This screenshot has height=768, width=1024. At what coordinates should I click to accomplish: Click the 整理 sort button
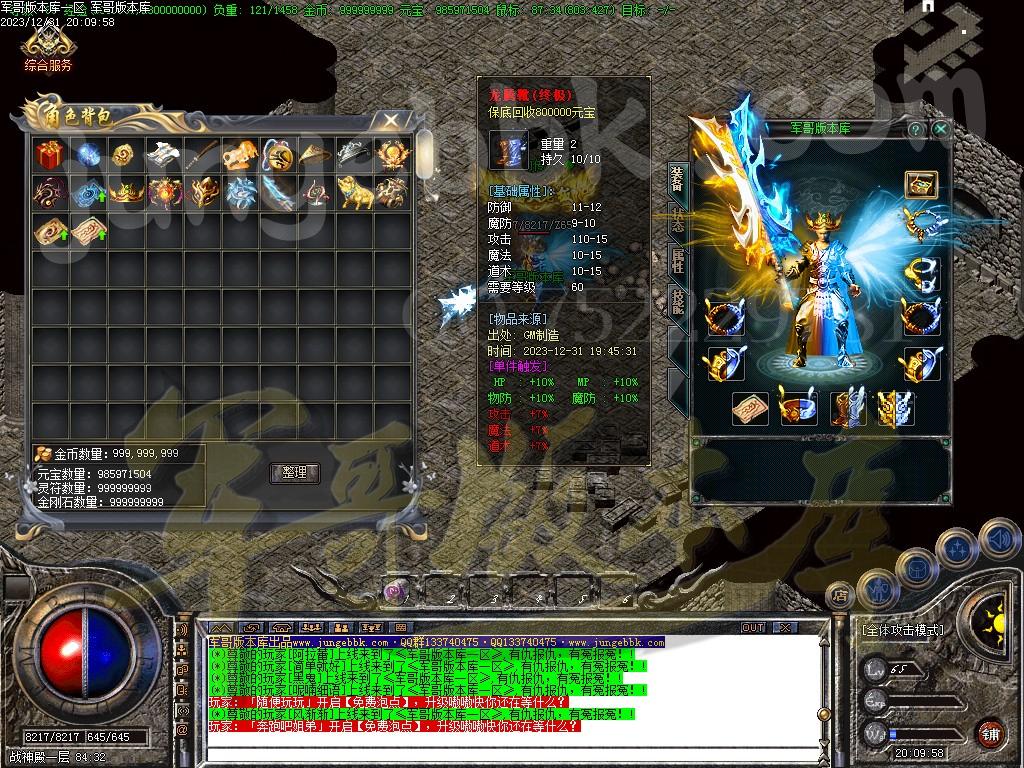pos(294,473)
